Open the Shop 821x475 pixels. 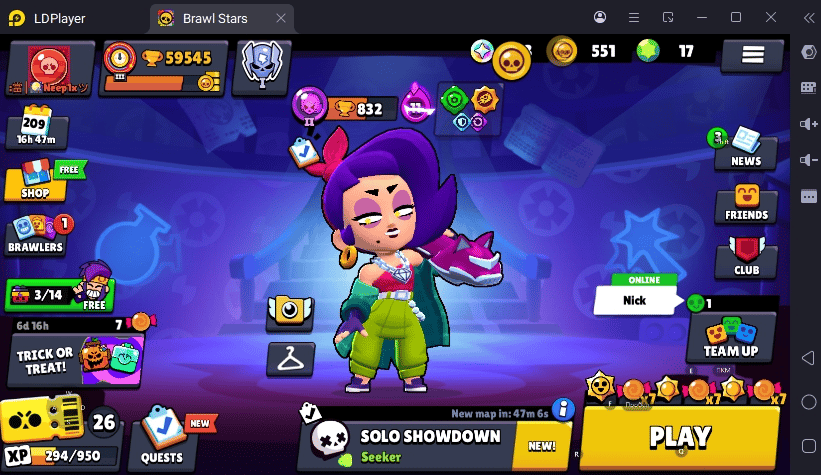35,180
